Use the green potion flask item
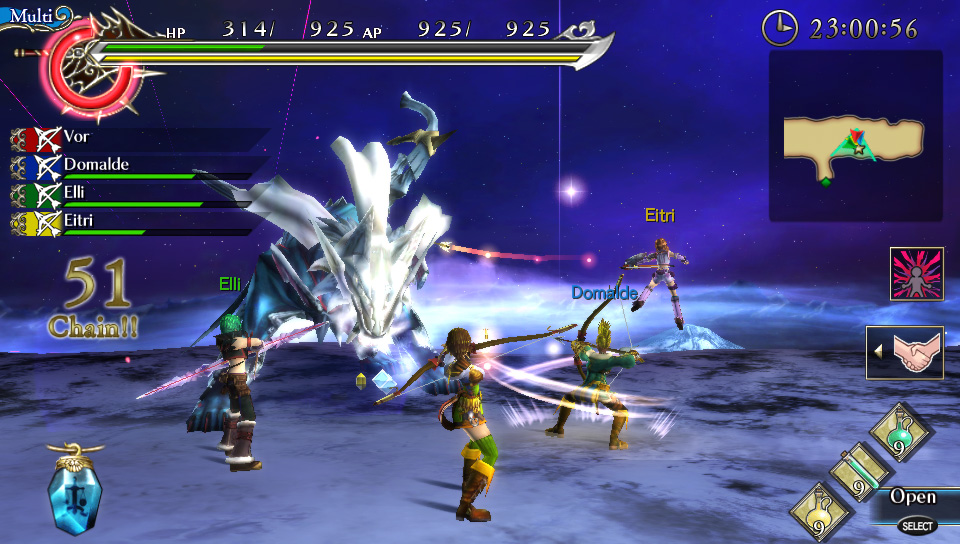This screenshot has width=960, height=544. tap(901, 431)
